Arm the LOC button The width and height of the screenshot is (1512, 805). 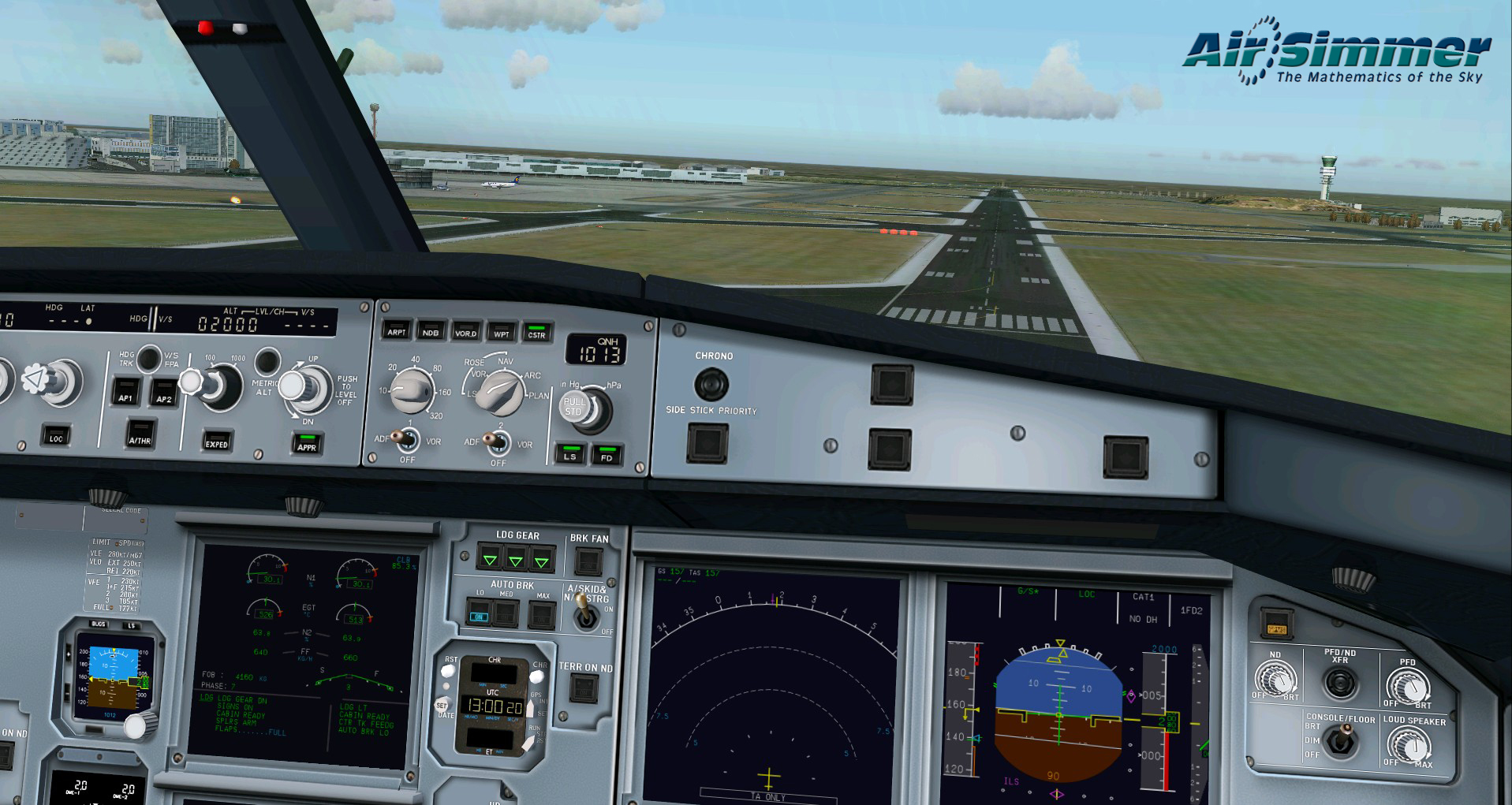pyautogui.click(x=55, y=436)
